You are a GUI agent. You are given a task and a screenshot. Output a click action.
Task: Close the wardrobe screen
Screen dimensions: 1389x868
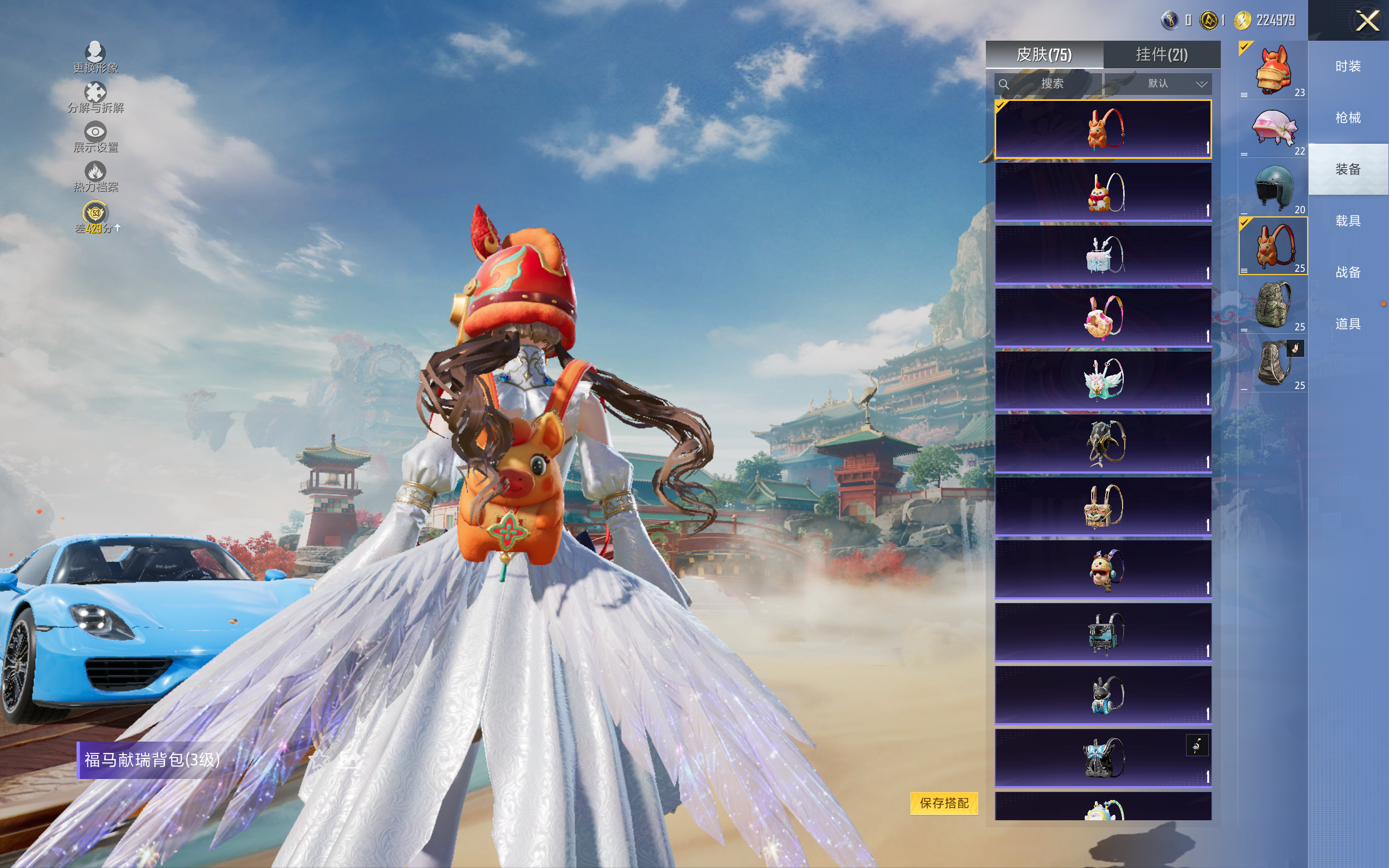(1367, 21)
